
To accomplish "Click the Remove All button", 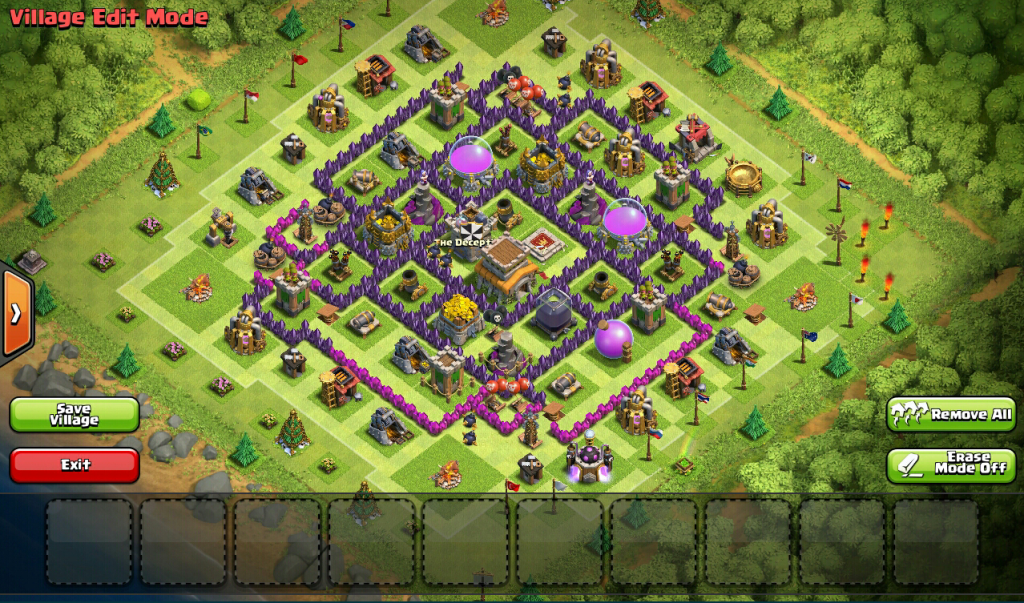I will click(x=951, y=414).
